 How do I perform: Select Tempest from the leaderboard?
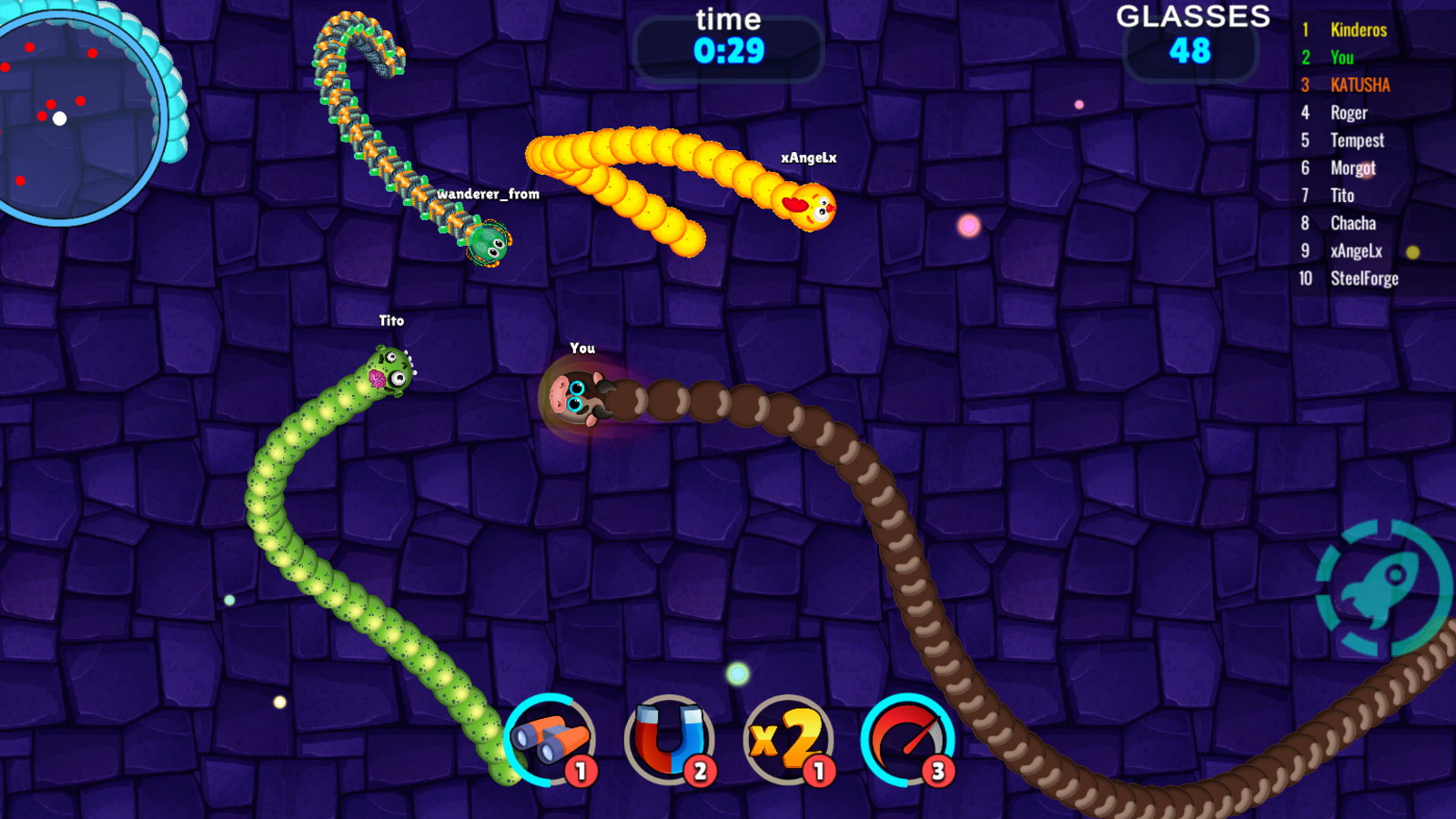[x=1360, y=140]
